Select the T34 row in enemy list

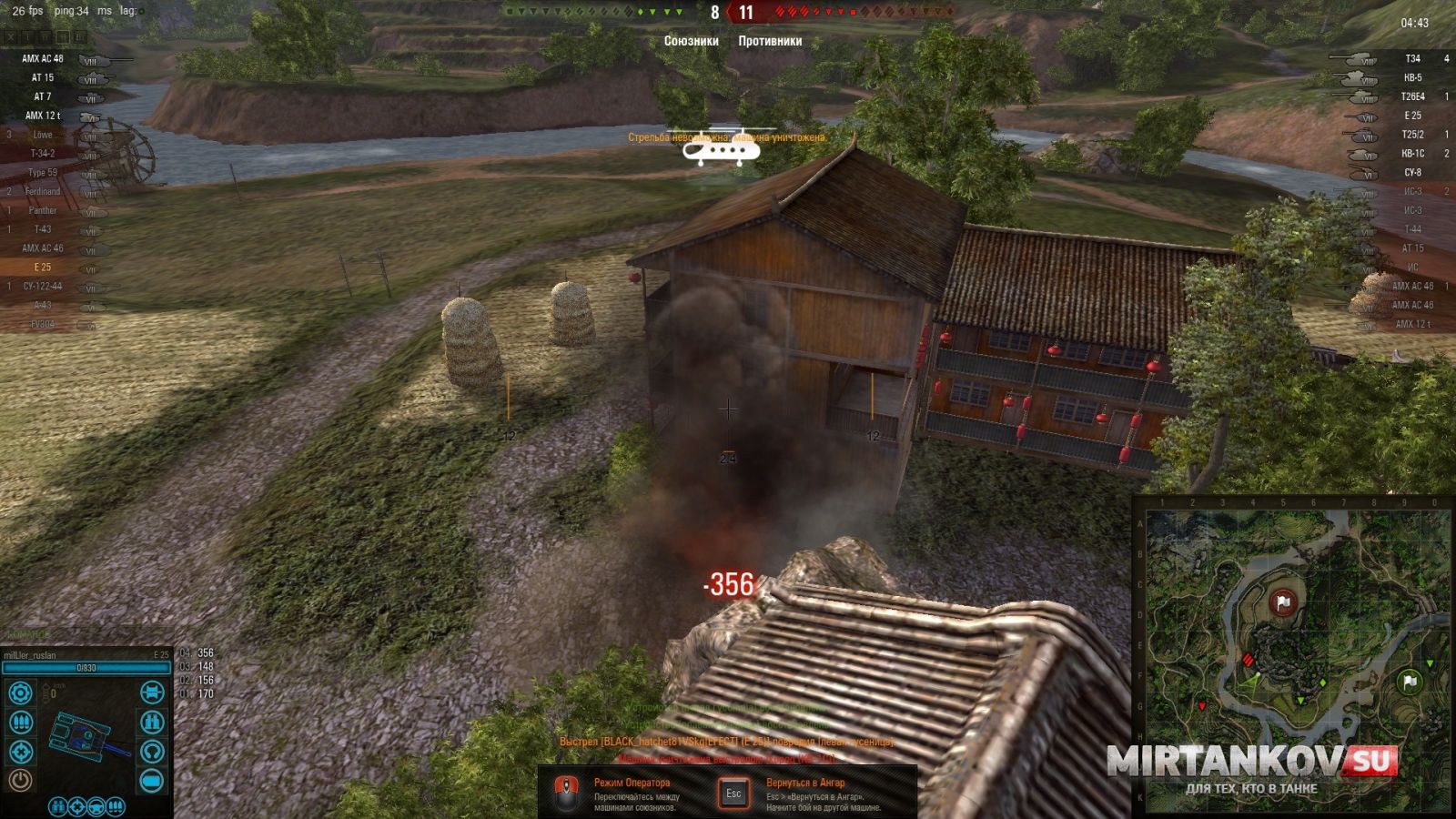[1412, 59]
